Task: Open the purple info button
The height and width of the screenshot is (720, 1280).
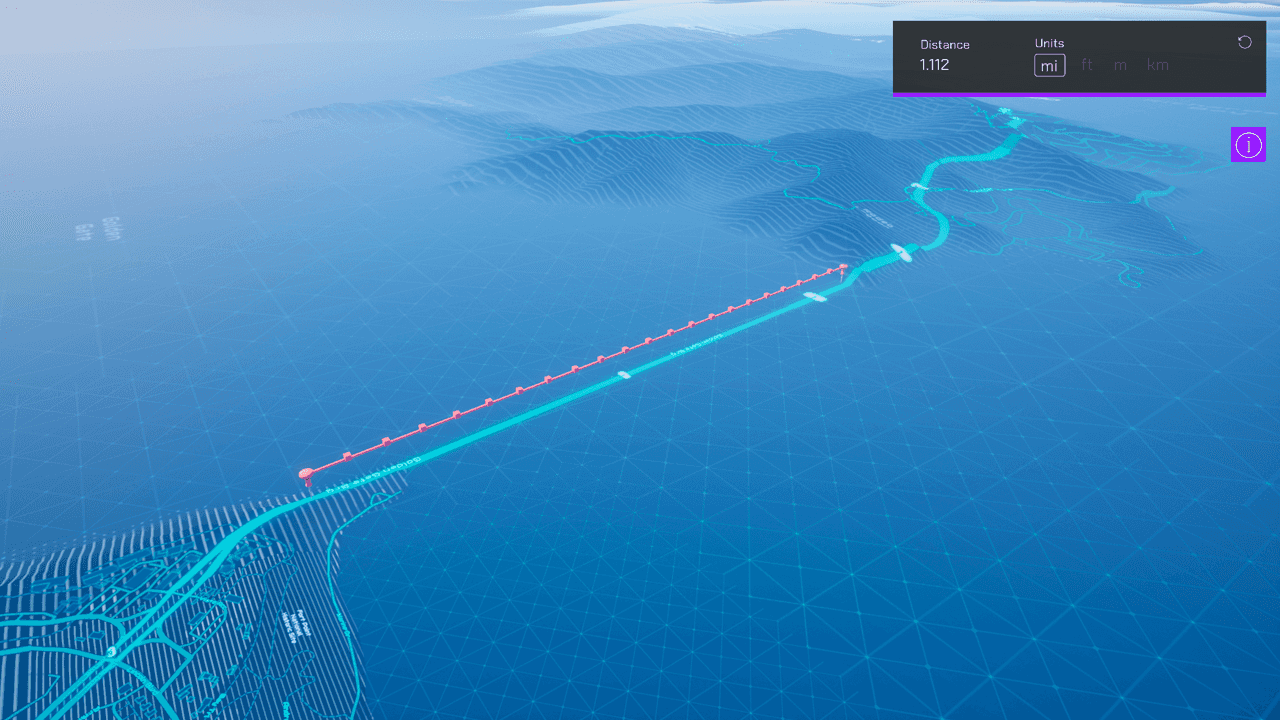Action: [x=1248, y=145]
